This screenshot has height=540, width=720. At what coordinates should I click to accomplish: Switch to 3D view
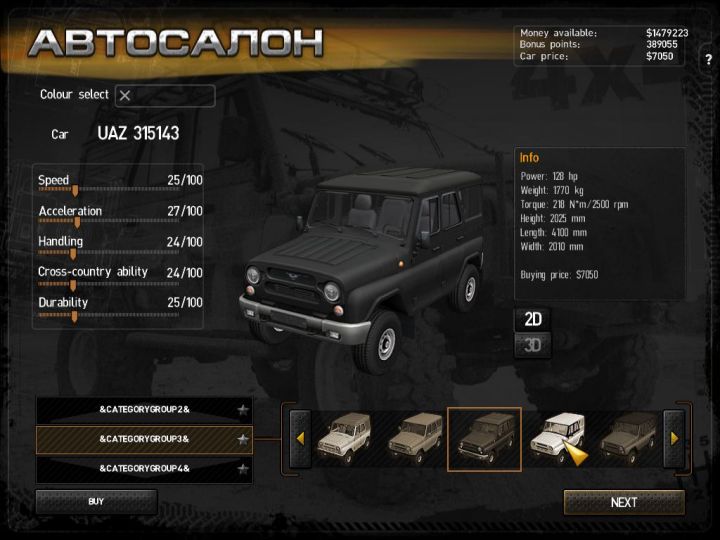(533, 346)
